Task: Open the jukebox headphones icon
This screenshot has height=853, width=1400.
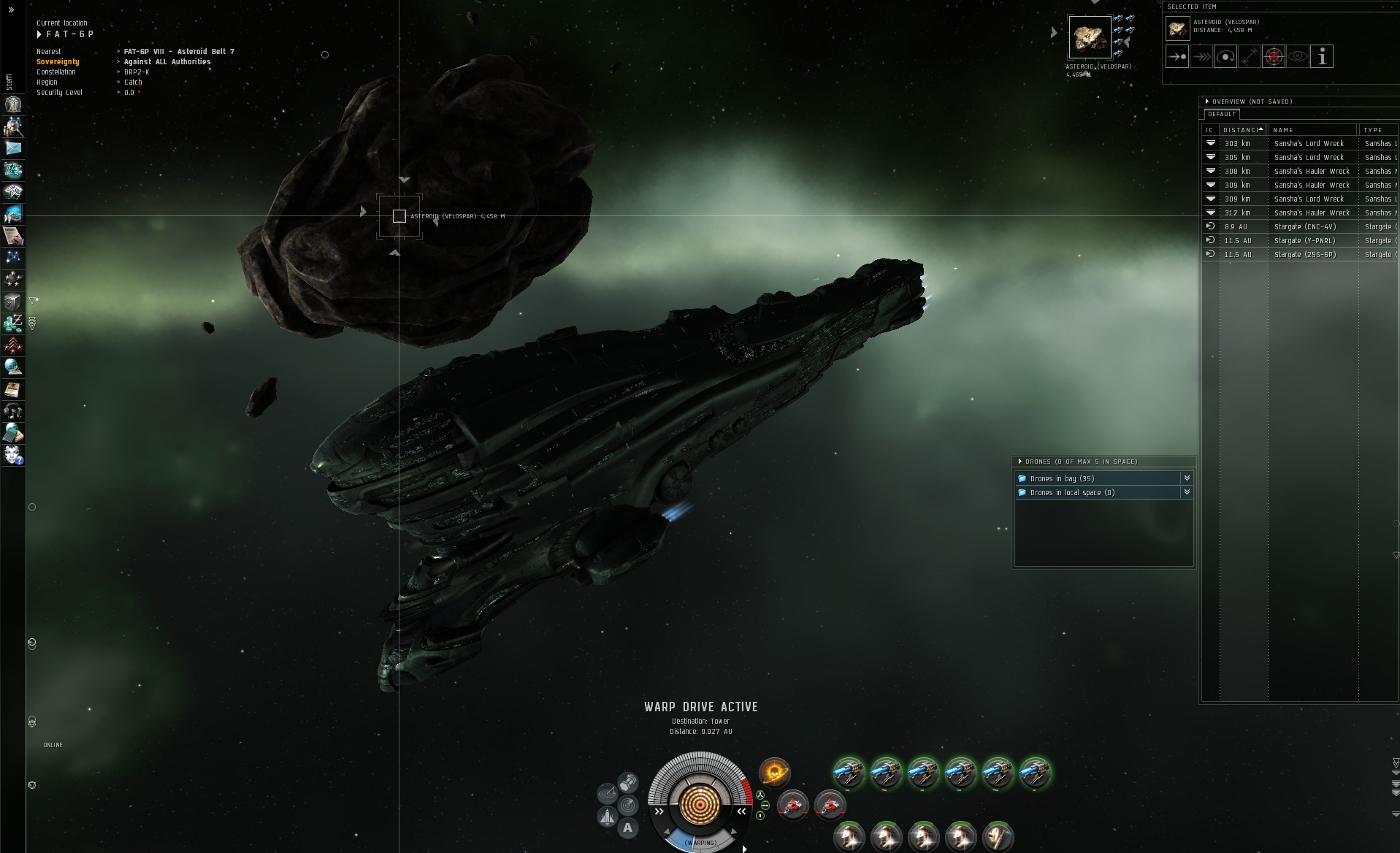Action: point(13,411)
